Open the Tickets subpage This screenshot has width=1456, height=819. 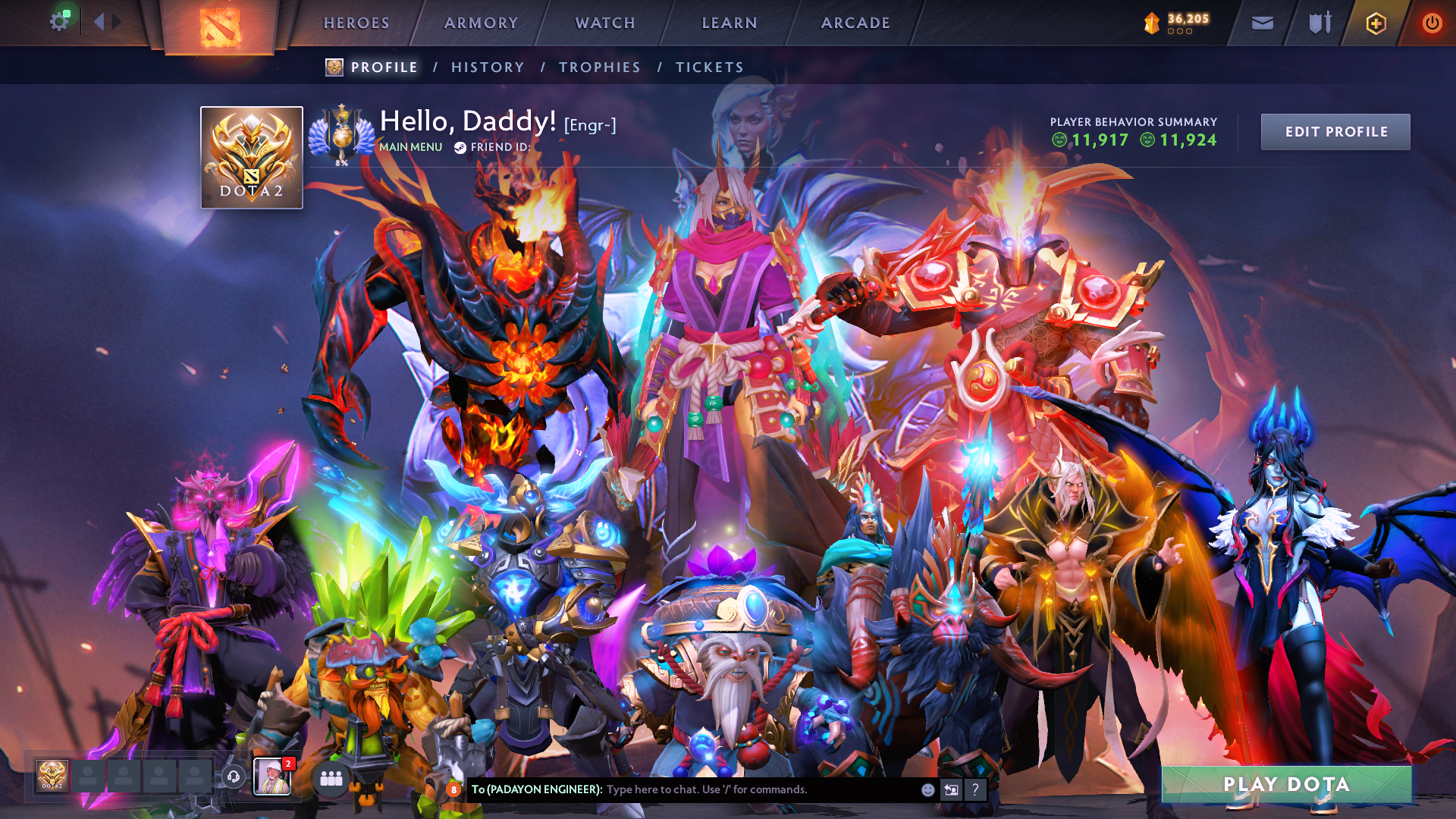tap(710, 67)
